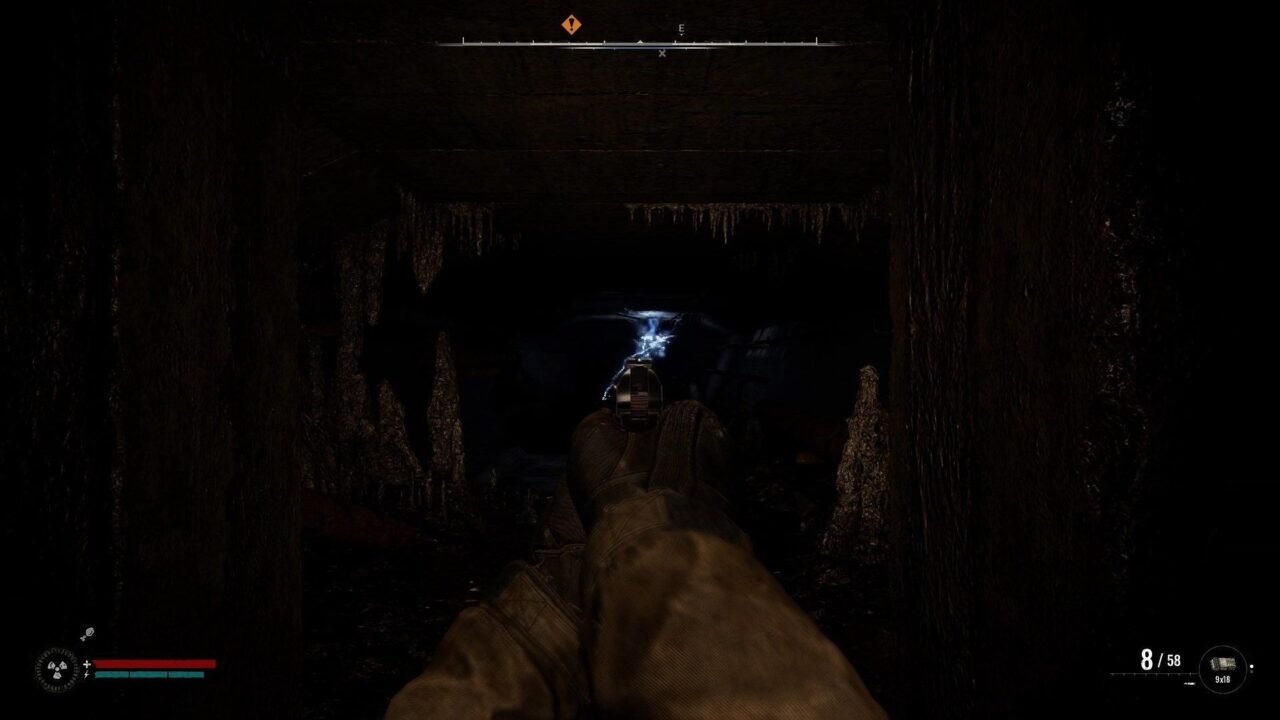Click the ammo magazine picture inside the circle
This screenshot has width=1280, height=720.
(1224, 662)
